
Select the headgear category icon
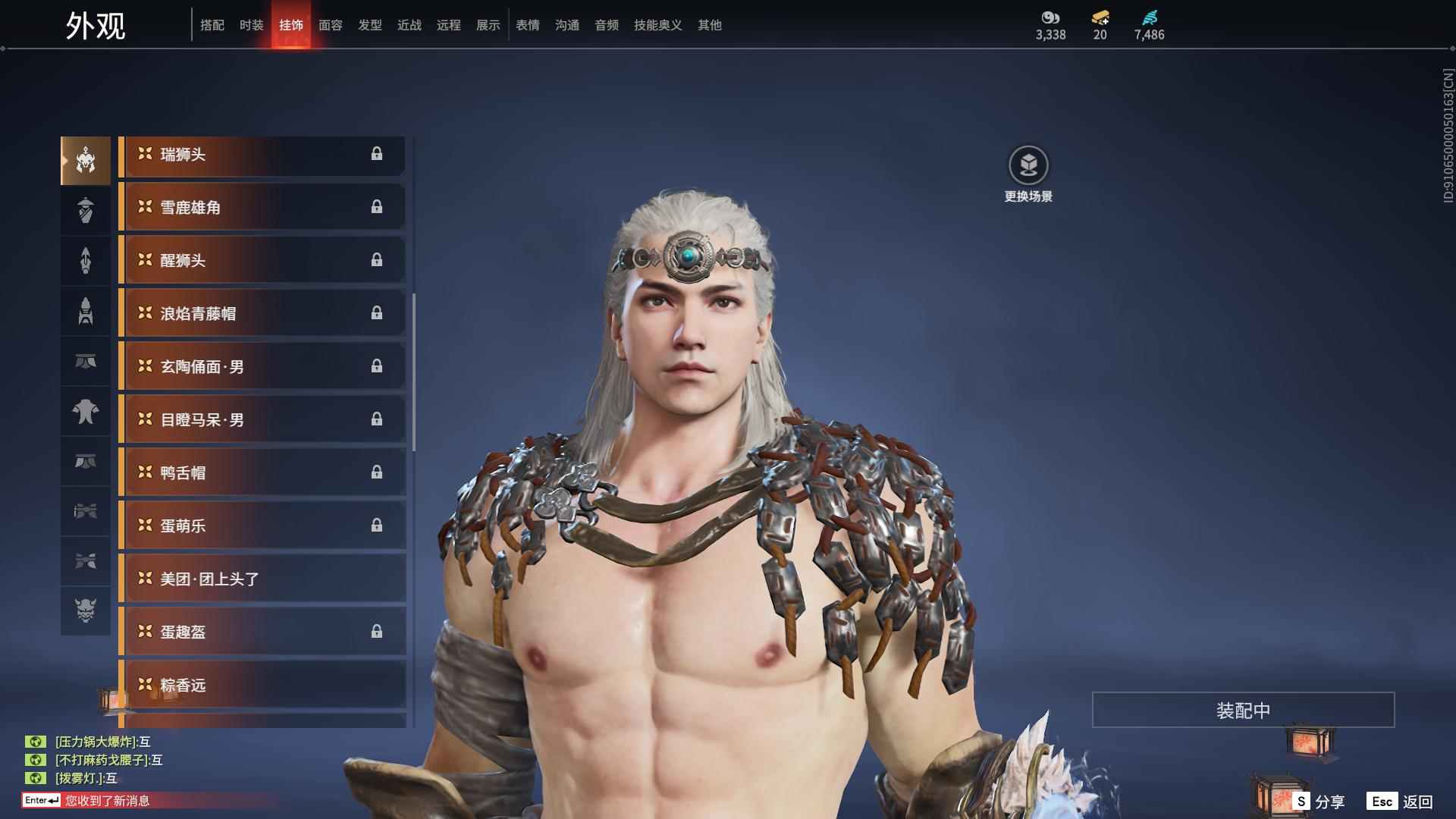coord(85,160)
